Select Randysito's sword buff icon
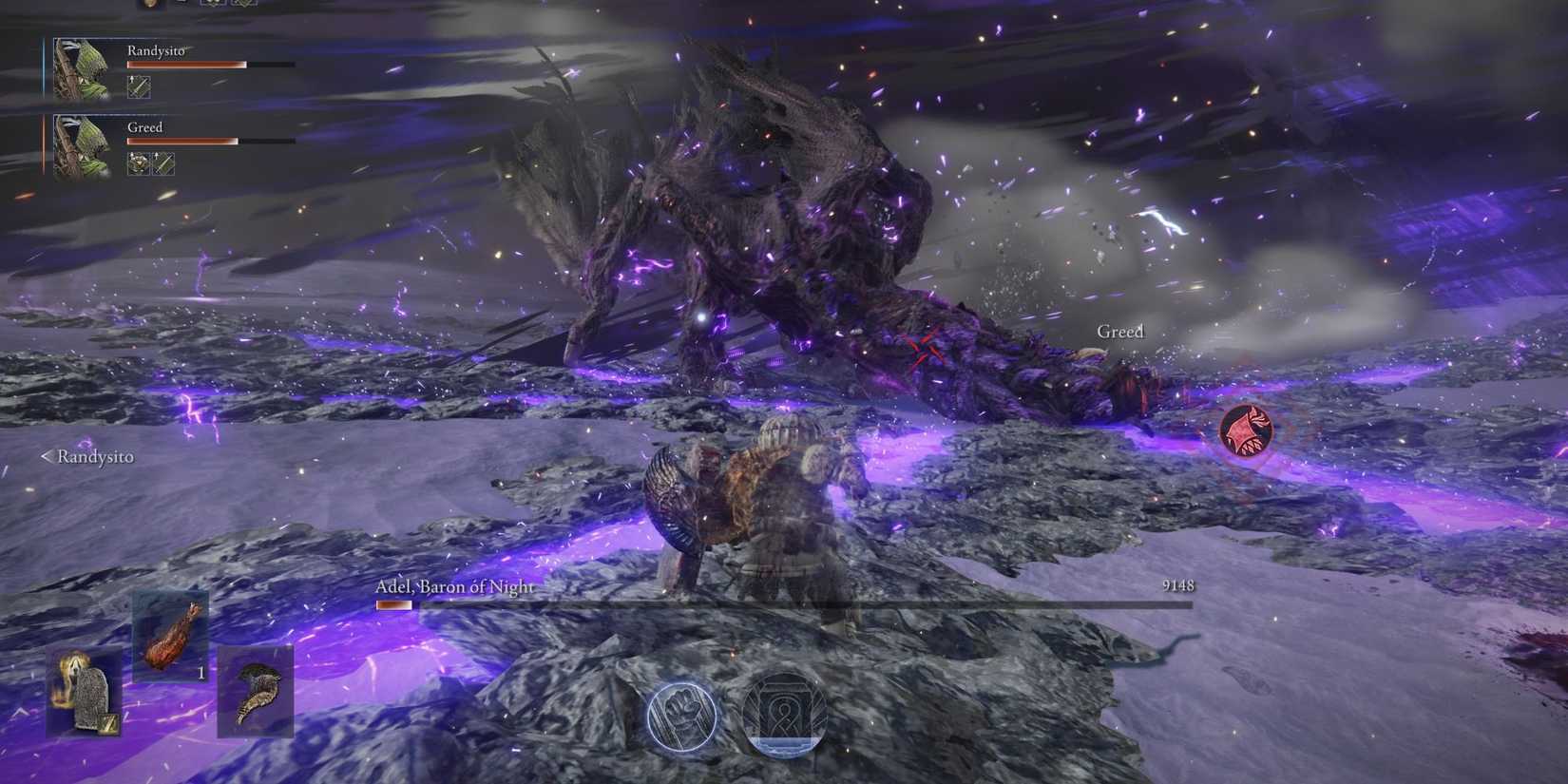 [139, 87]
